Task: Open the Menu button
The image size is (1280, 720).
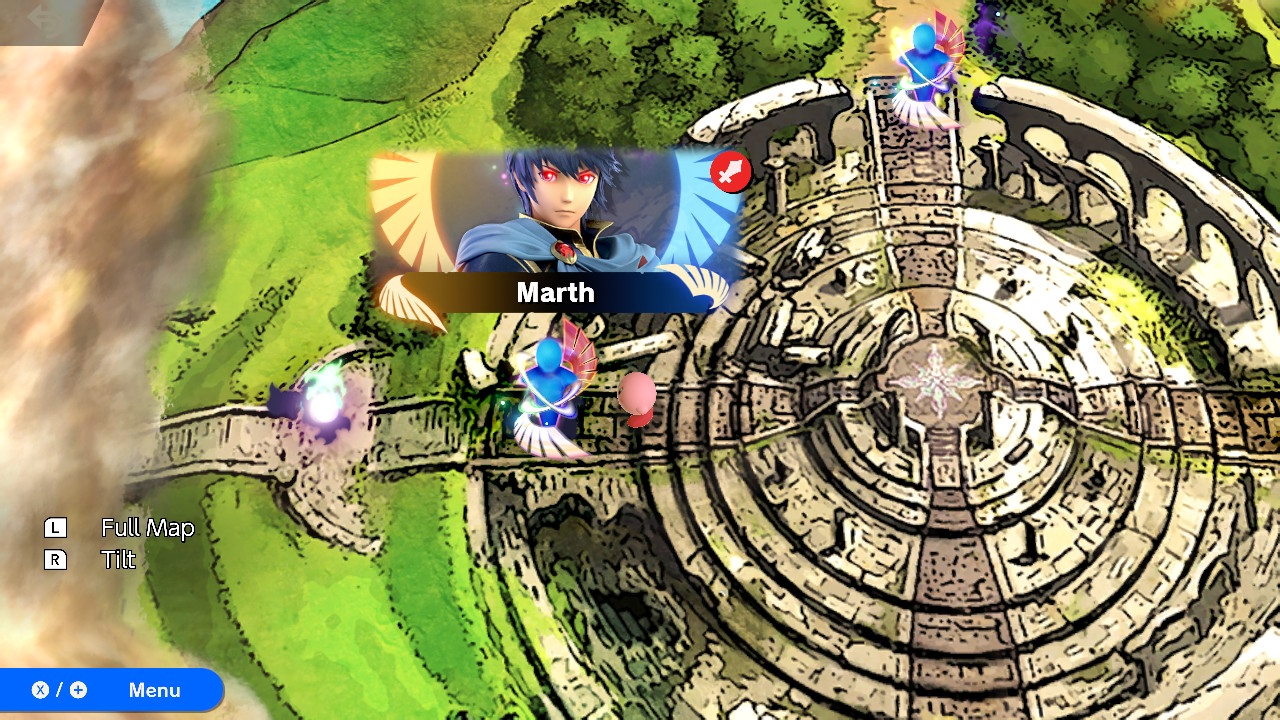Action: click(x=111, y=690)
